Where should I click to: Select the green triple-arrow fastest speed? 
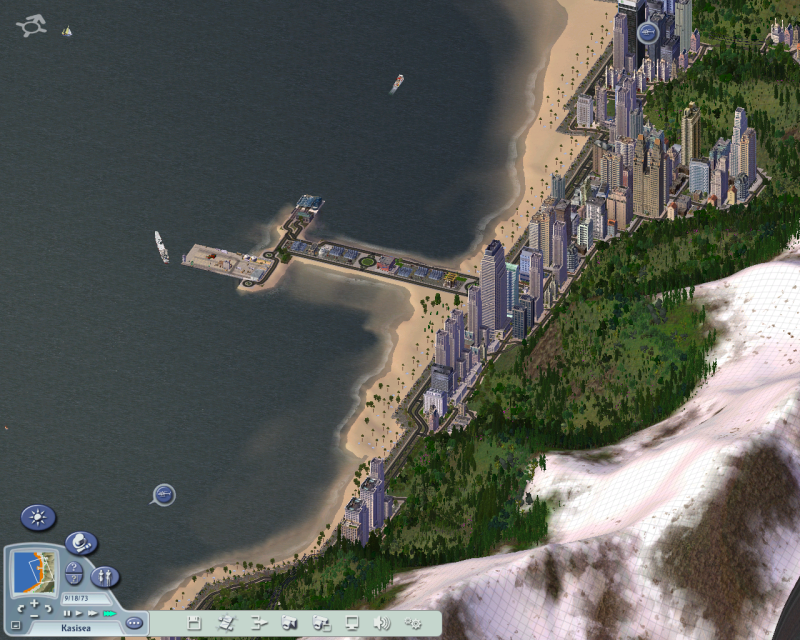click(x=108, y=613)
